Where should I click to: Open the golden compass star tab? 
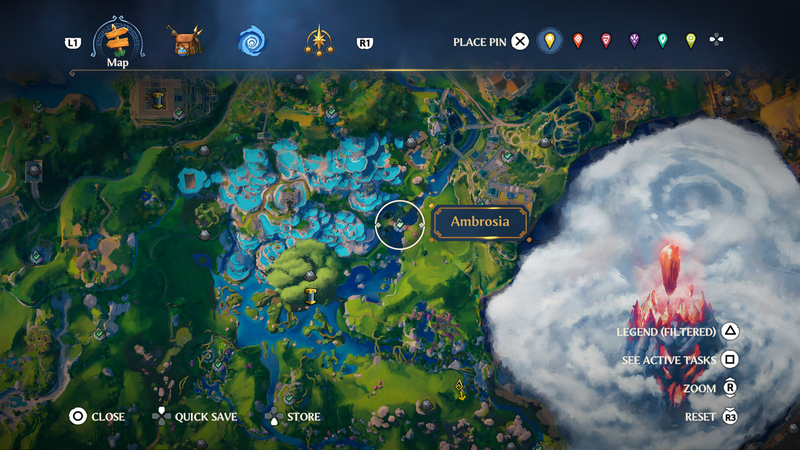tap(319, 42)
